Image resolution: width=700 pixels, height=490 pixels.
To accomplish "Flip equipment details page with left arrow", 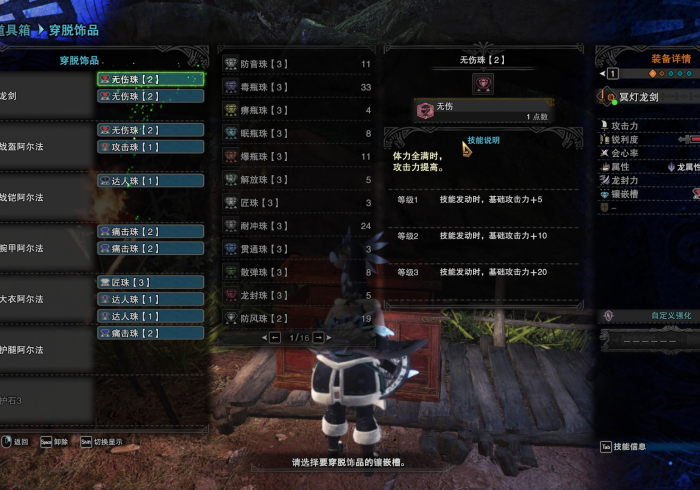I will (602, 74).
